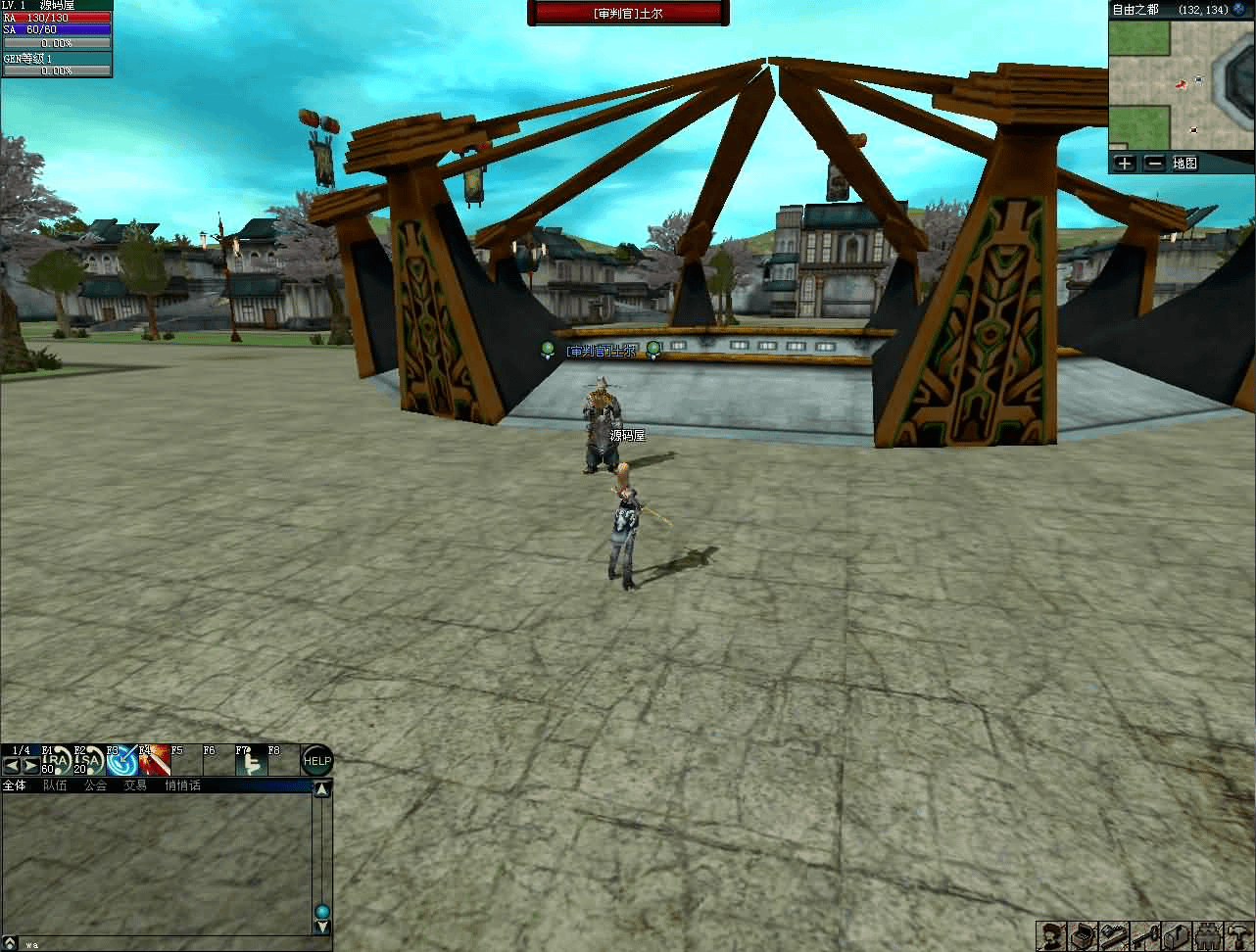The height and width of the screenshot is (952, 1256).
Task: Use the RA potion in slot F1
Action: click(x=58, y=761)
